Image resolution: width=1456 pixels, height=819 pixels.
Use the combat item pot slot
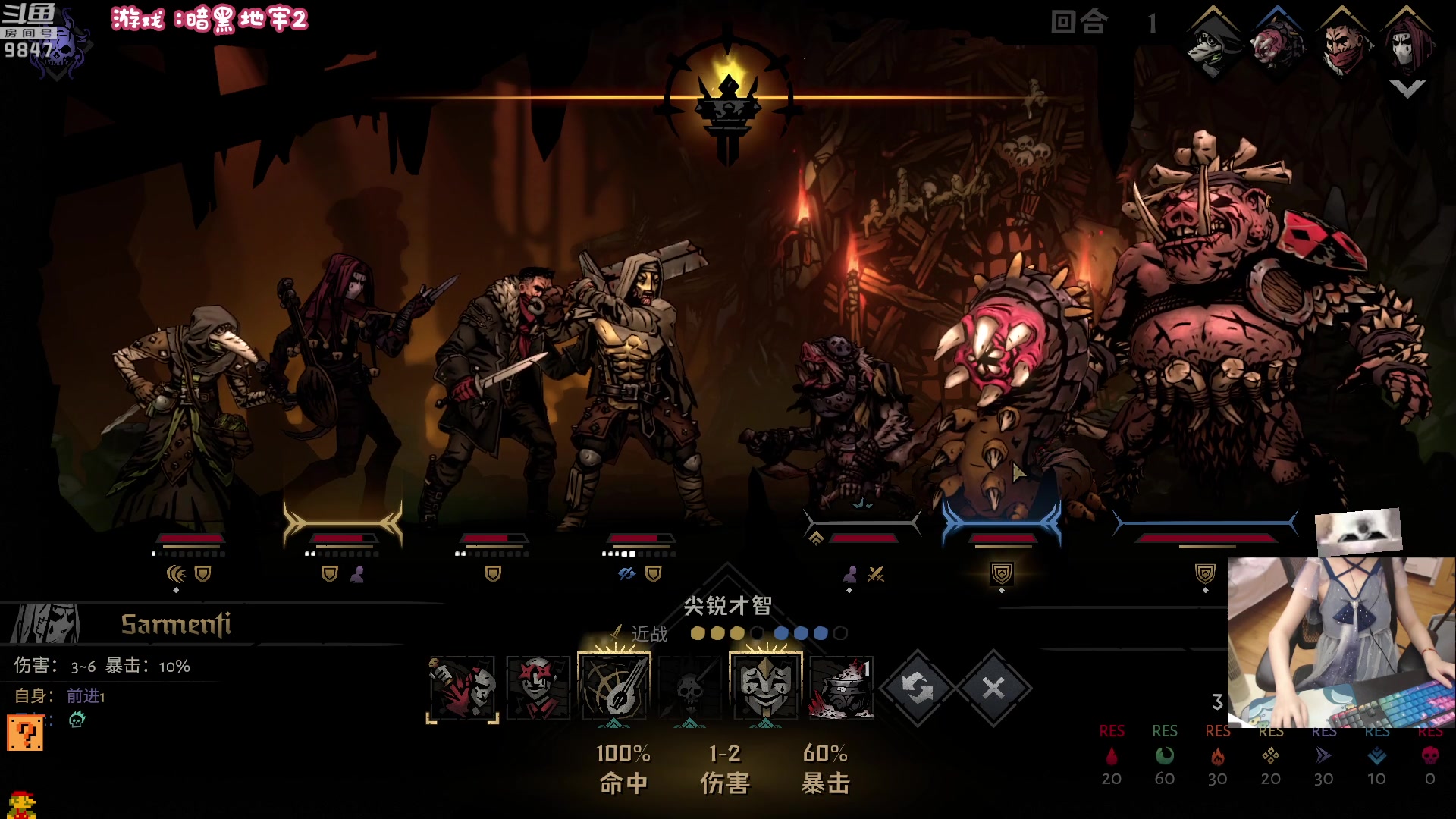pos(842,688)
